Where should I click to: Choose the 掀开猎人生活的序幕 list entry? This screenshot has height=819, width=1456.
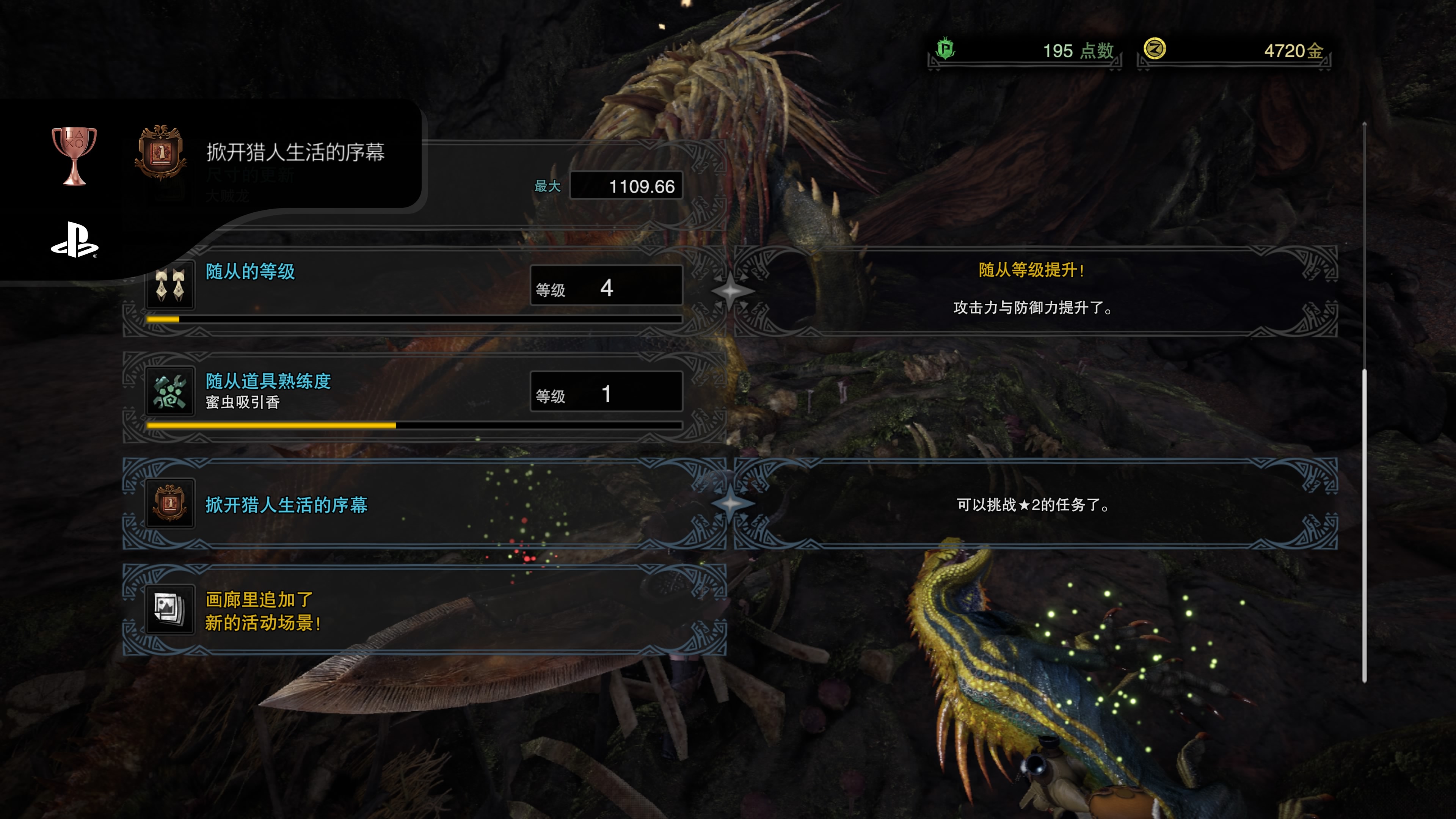pyautogui.click(x=424, y=504)
